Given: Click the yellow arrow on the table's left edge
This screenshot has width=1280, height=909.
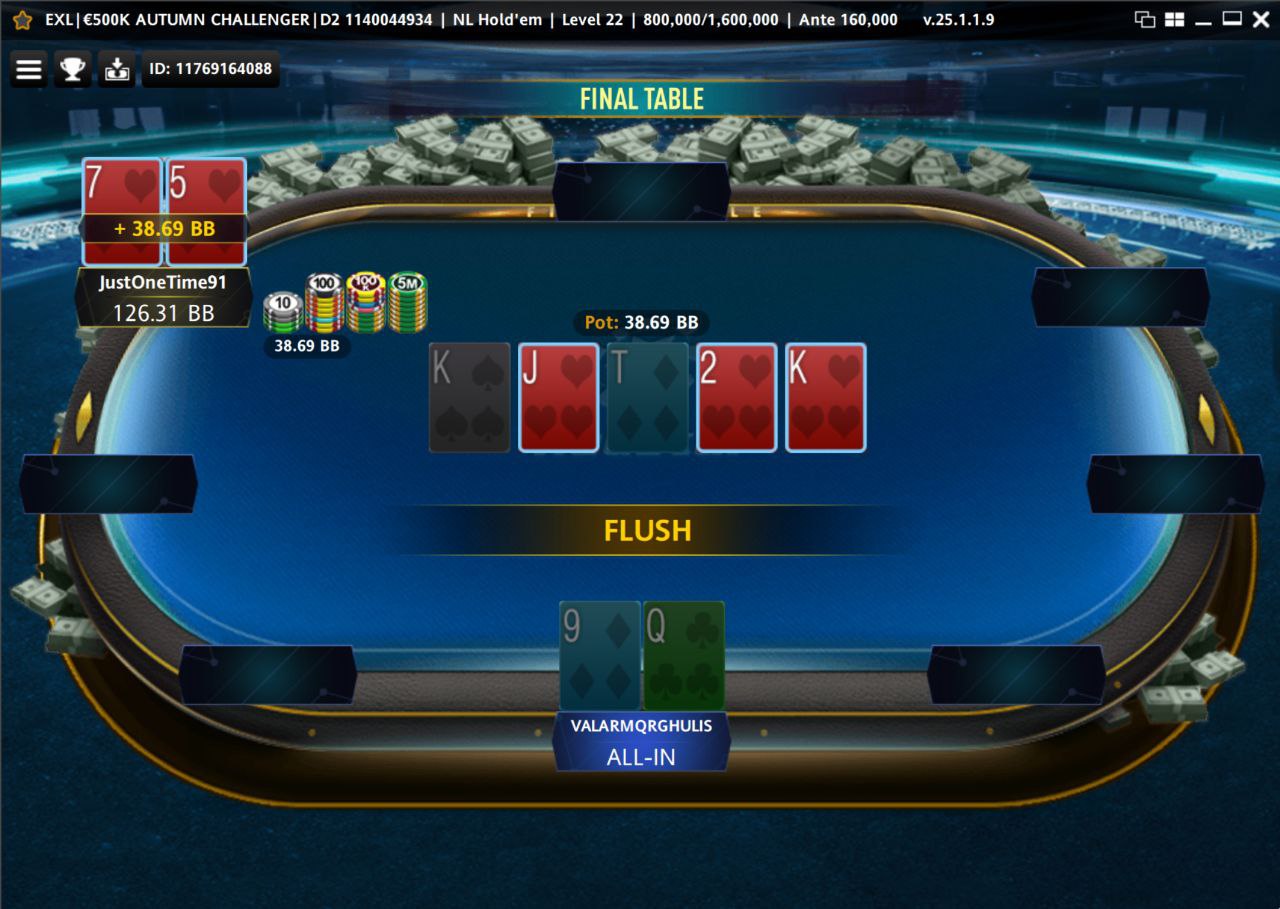Looking at the screenshot, I should 84,416.
